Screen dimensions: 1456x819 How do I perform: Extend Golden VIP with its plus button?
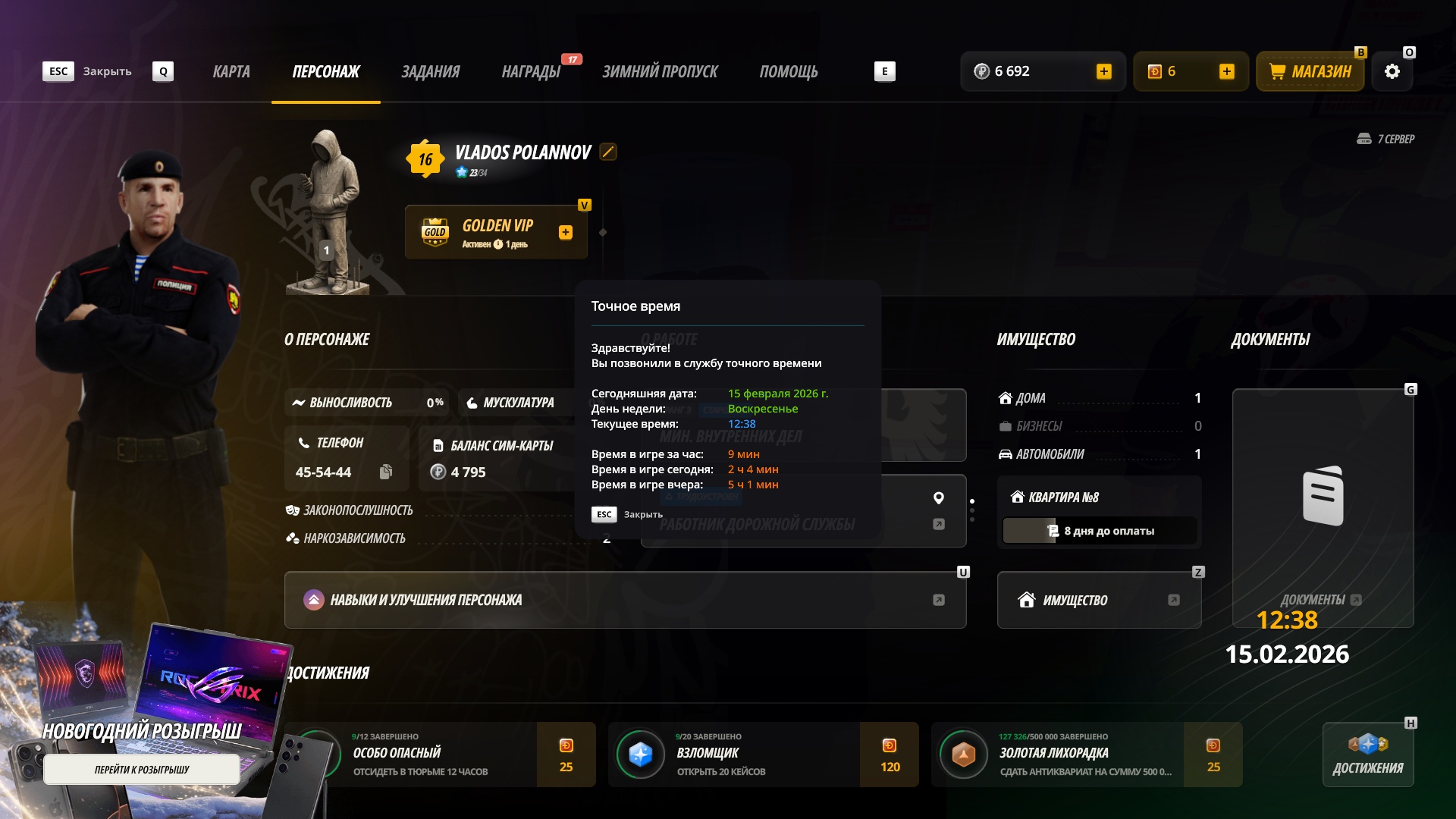click(566, 233)
